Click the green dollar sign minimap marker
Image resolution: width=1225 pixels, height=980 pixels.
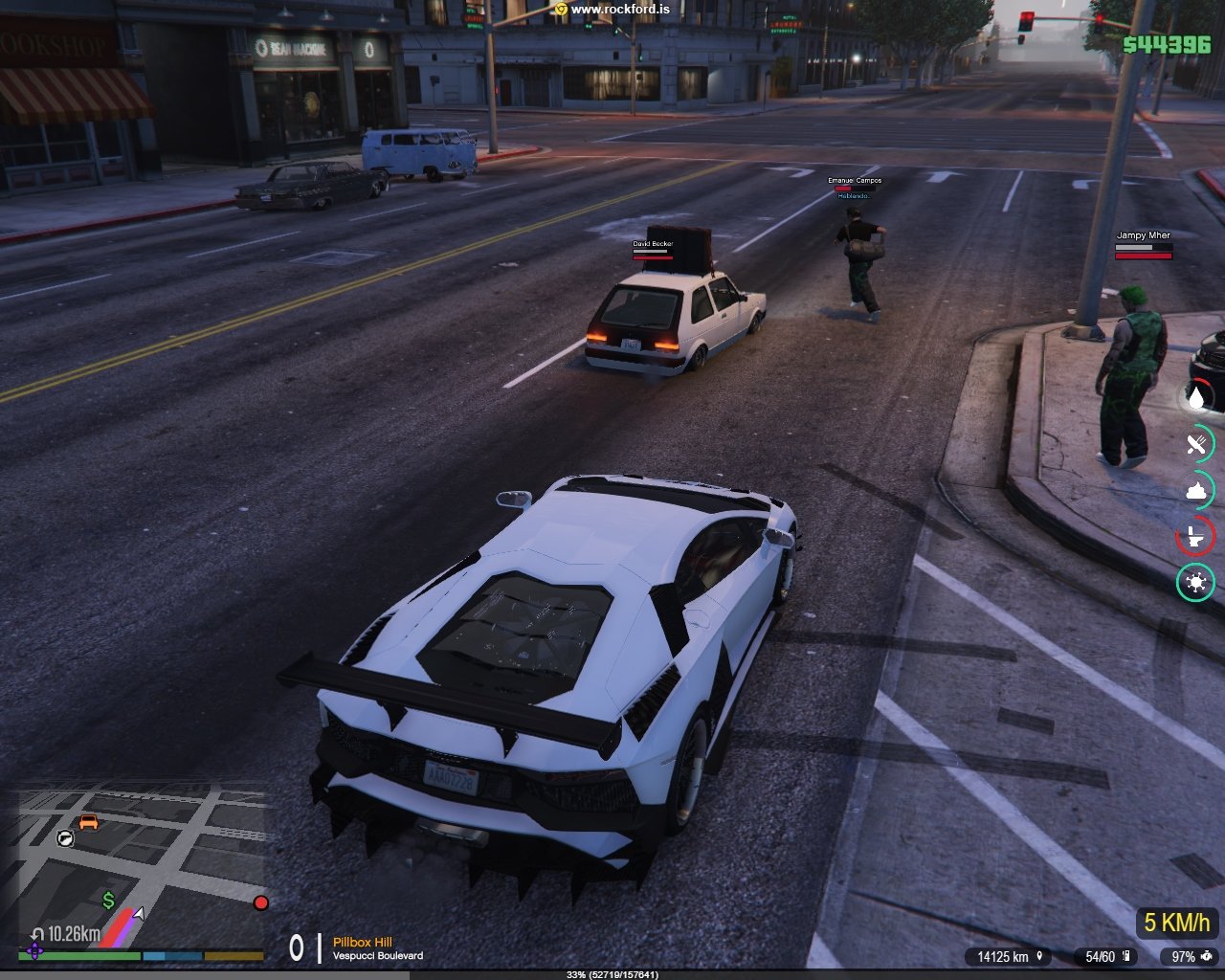tap(109, 900)
